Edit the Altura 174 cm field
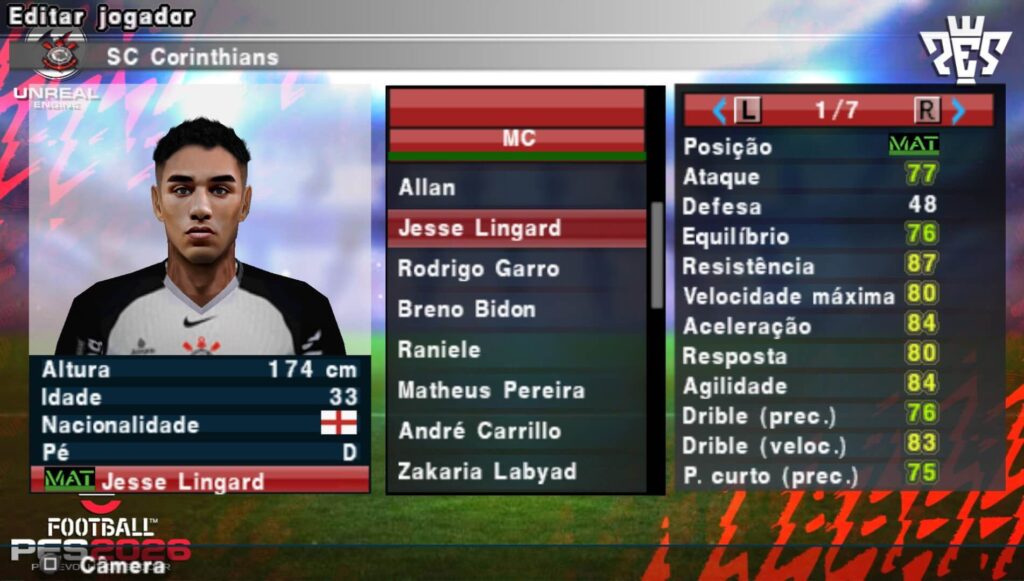Image resolution: width=1024 pixels, height=581 pixels. [x=199, y=369]
